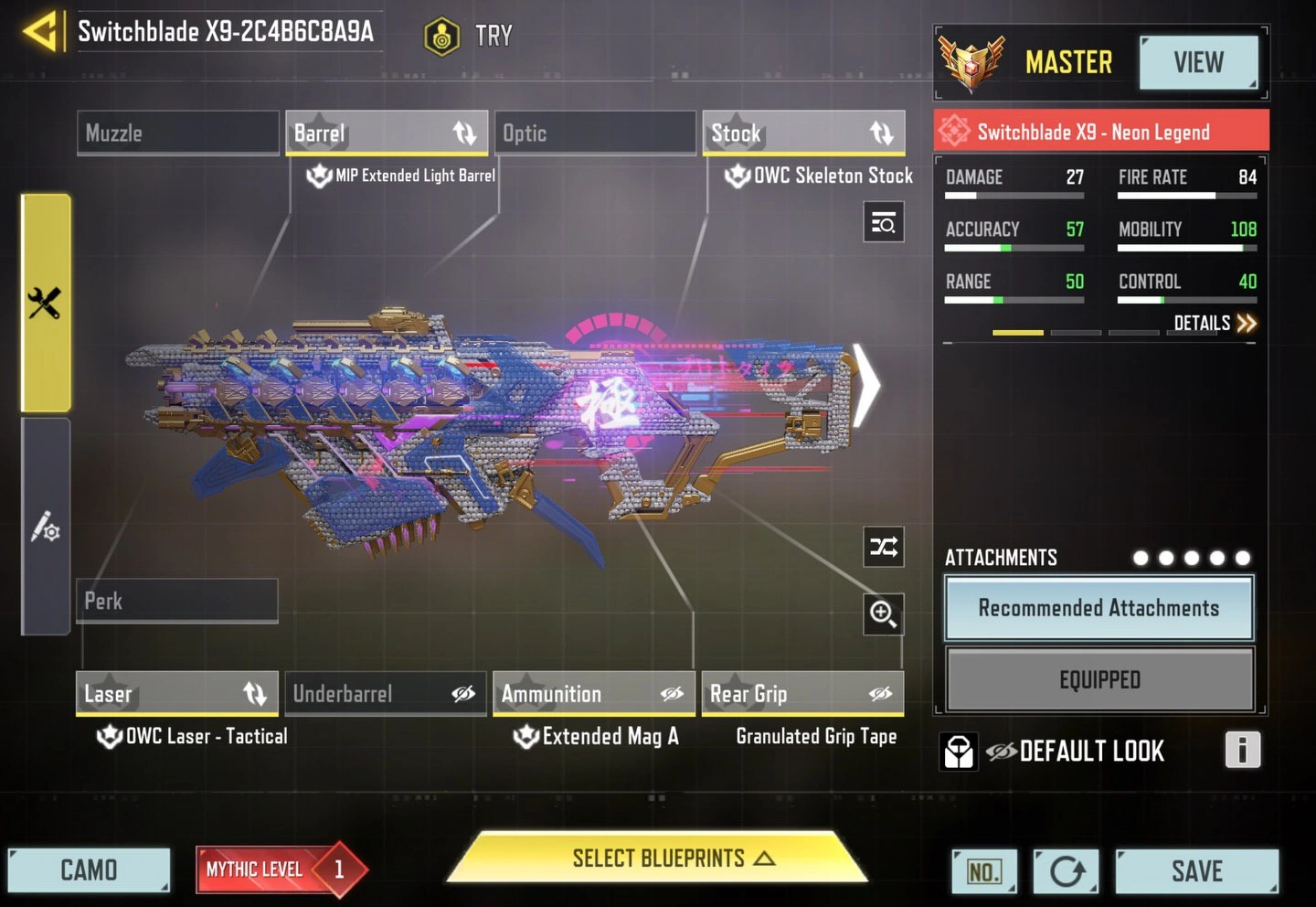The image size is (1316, 907).
Task: Select the empty Optic slot
Action: (x=595, y=133)
